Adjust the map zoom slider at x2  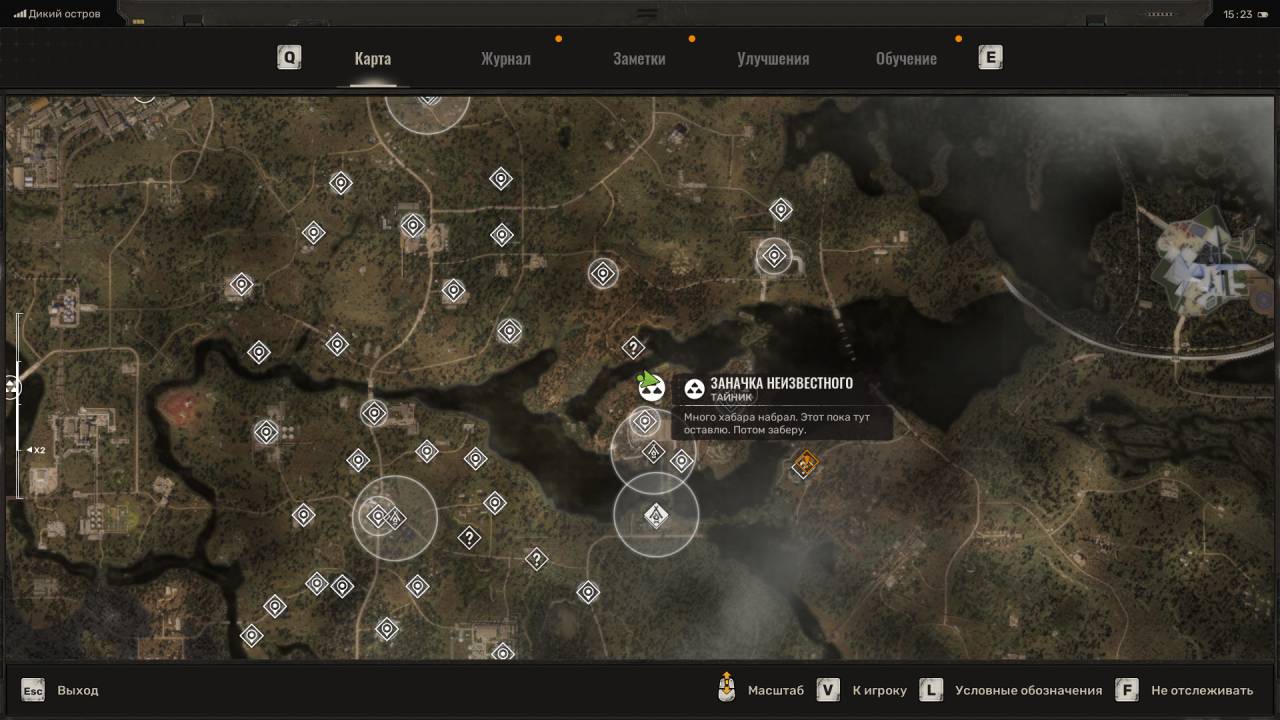click(18, 450)
